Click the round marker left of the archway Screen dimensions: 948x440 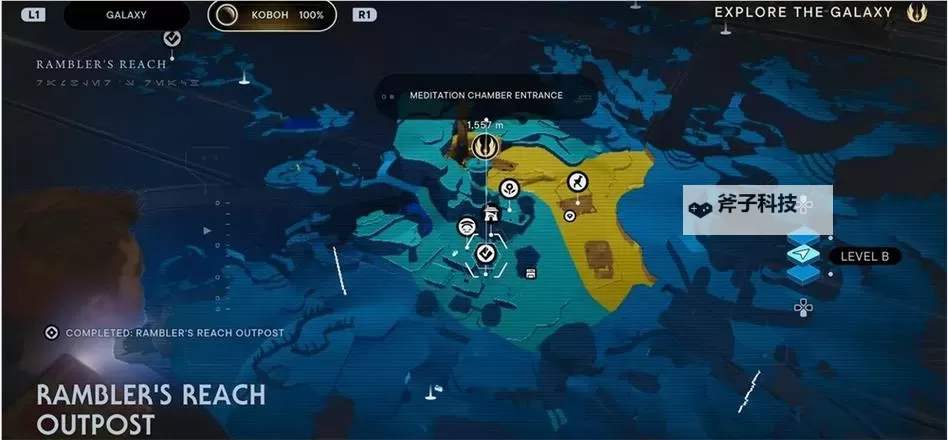point(466,227)
